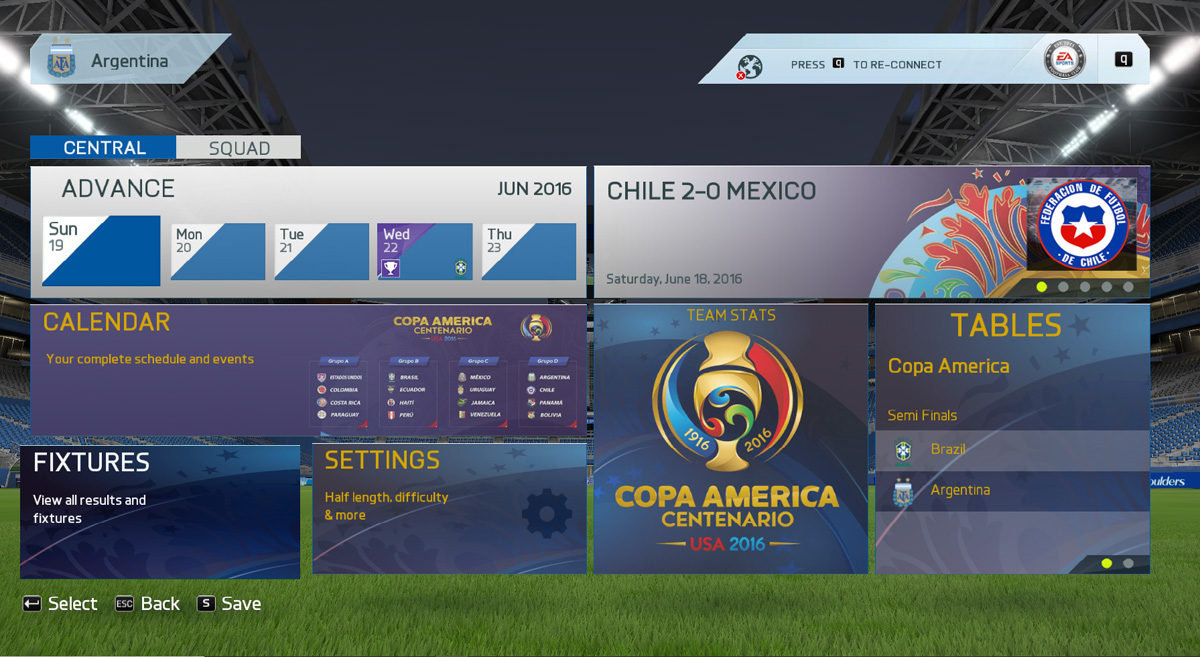The height and width of the screenshot is (657, 1200).
Task: Select Thursday 23 calendar day
Action: [528, 251]
